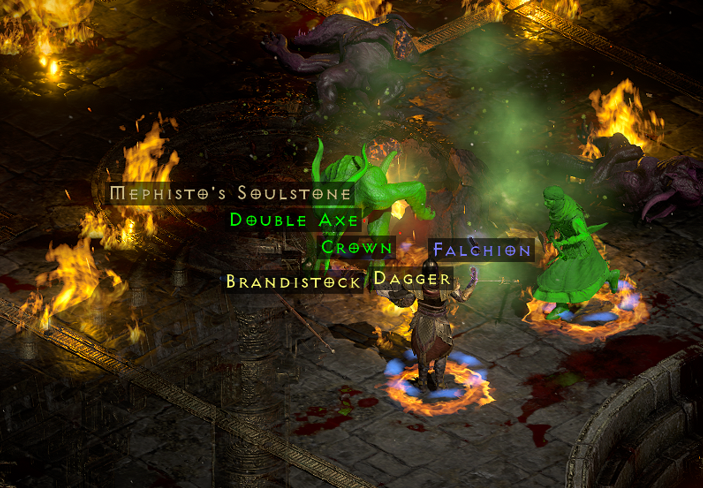The height and width of the screenshot is (488, 703).
Task: Choose the Falchion item label
Action: (482, 250)
